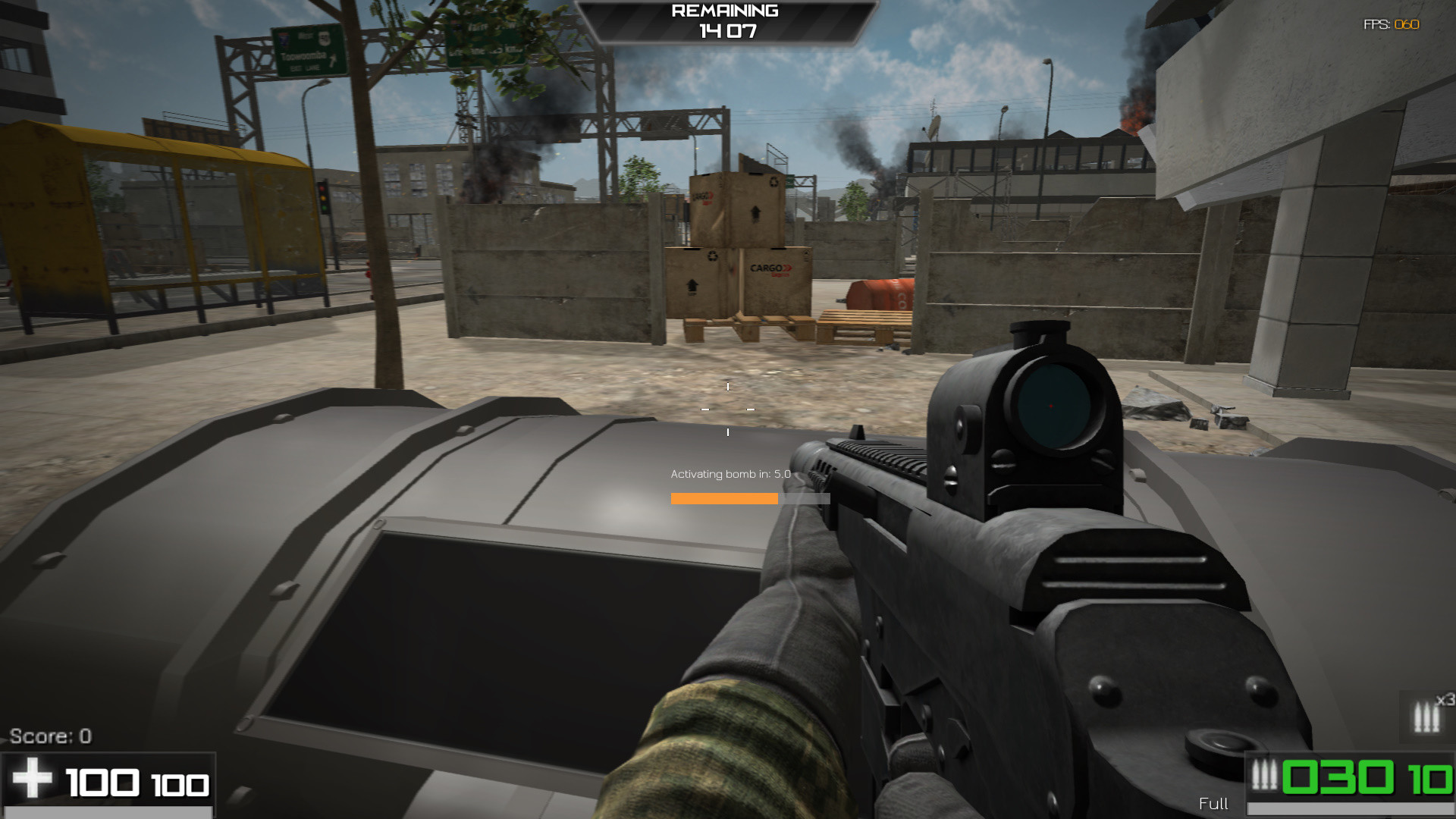Toggle the Full fire mode indicator
Viewport: 1456px width, 819px height.
click(x=1214, y=804)
